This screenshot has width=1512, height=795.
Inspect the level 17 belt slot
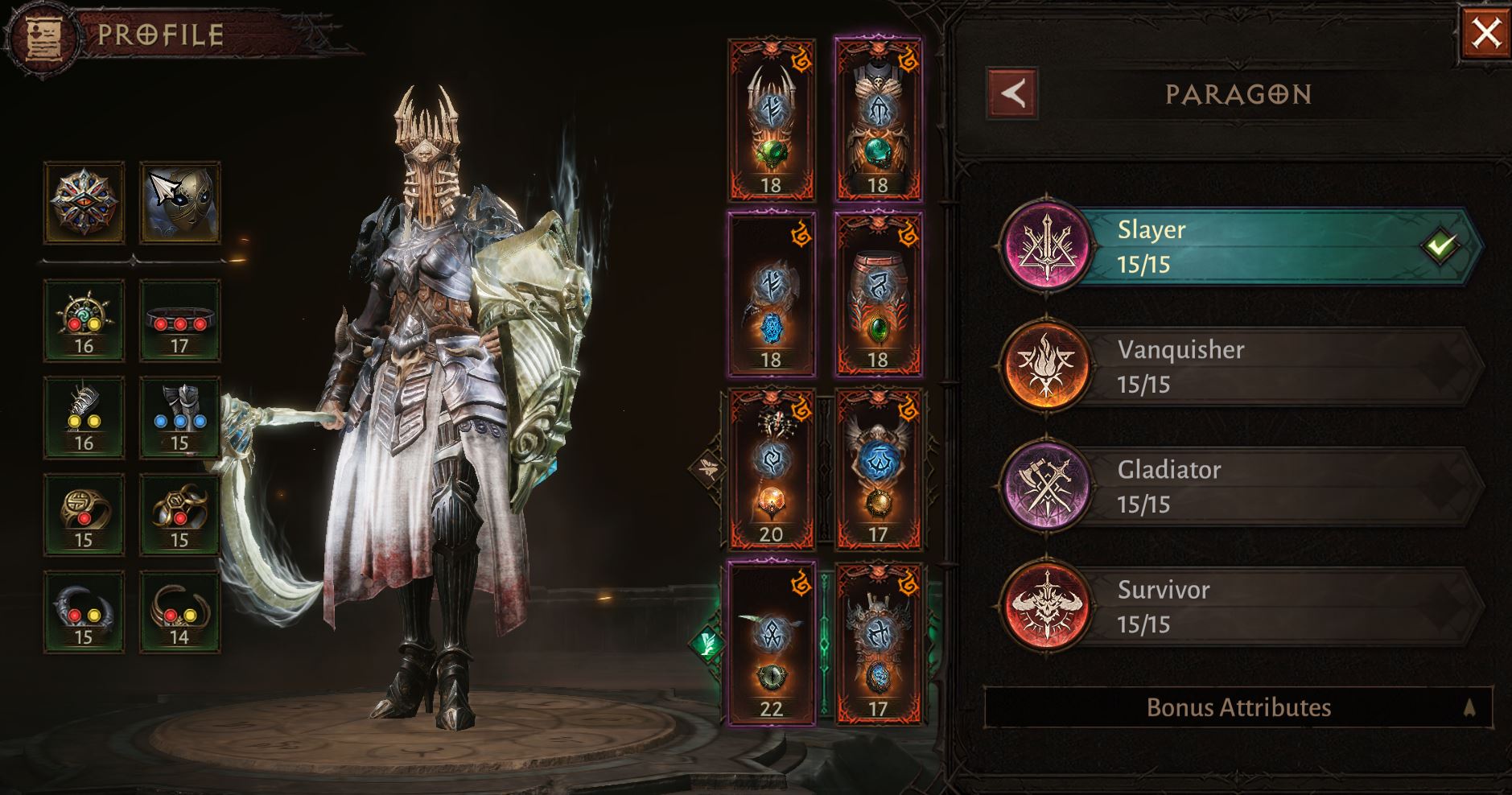[179, 320]
